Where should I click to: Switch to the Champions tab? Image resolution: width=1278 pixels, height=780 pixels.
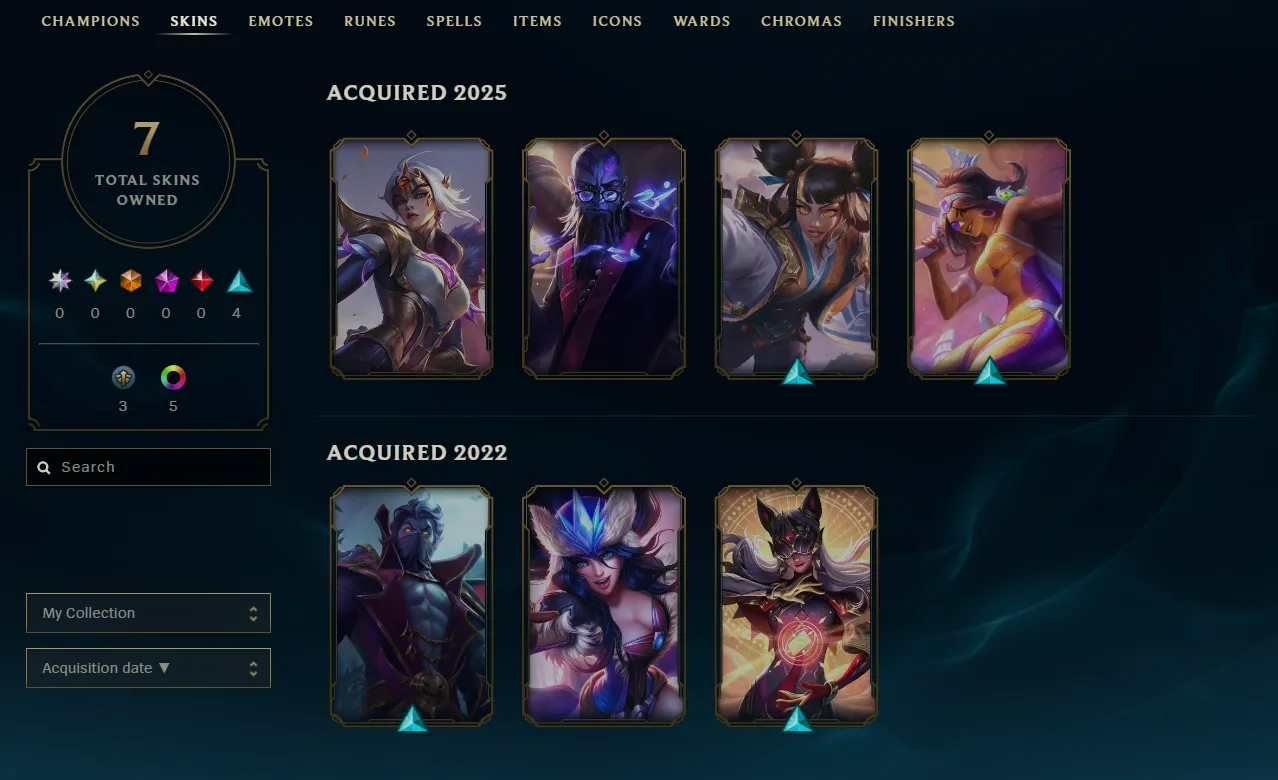[x=90, y=21]
